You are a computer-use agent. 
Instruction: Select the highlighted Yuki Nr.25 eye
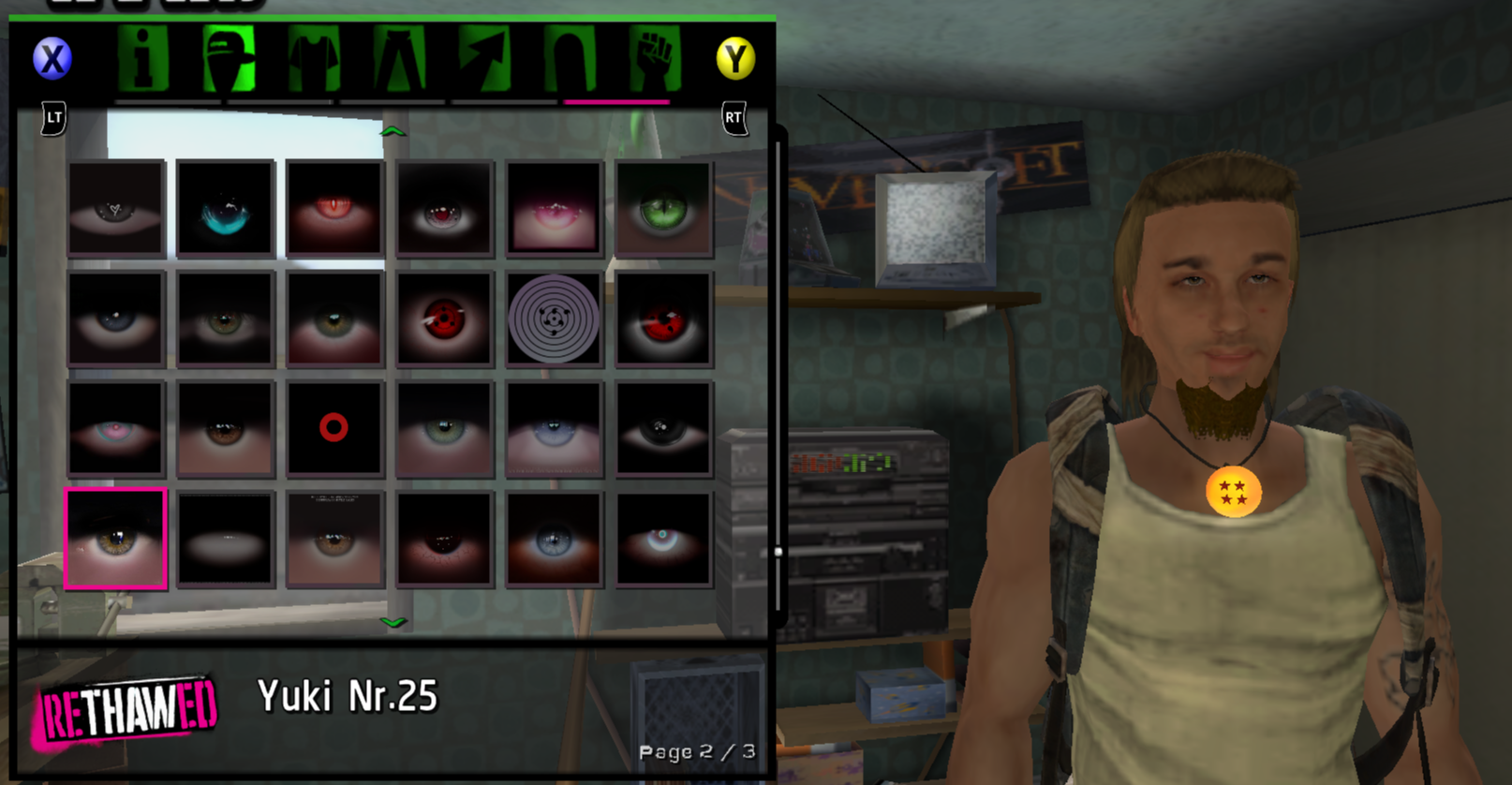tap(116, 539)
